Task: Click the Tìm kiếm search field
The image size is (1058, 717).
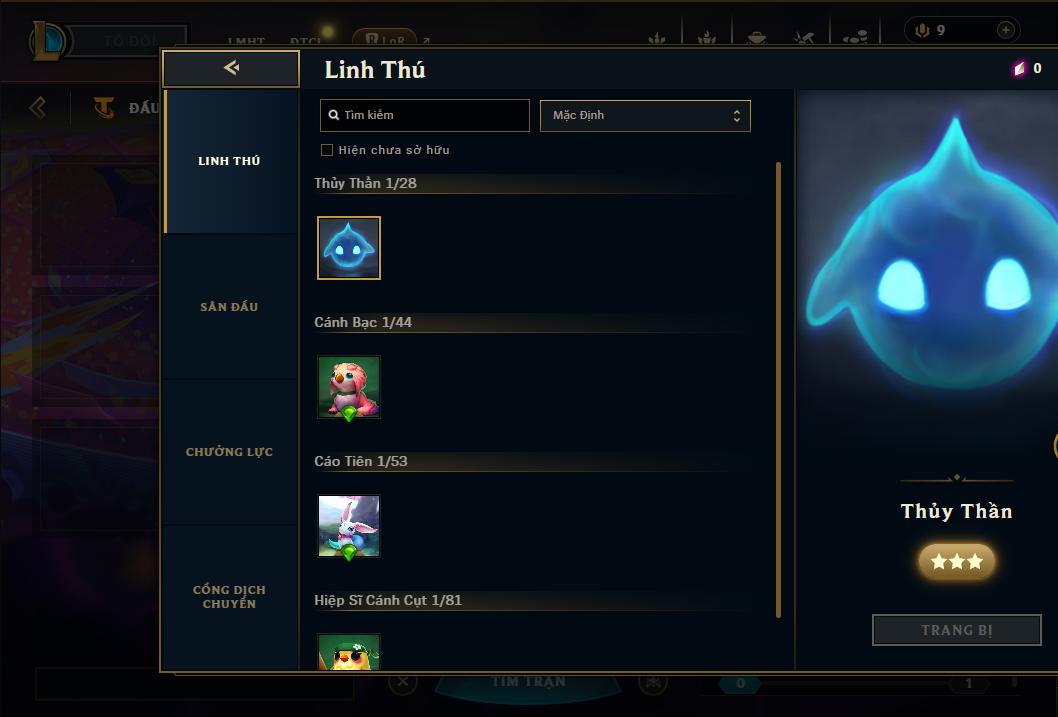Action: 425,115
